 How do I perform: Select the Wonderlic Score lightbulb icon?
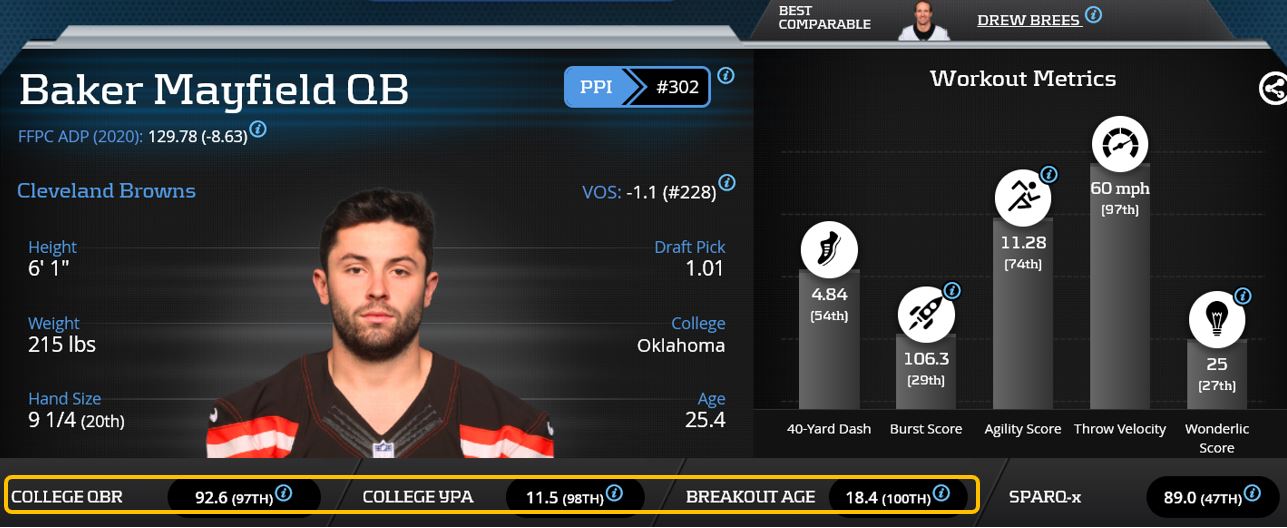pos(1217,319)
